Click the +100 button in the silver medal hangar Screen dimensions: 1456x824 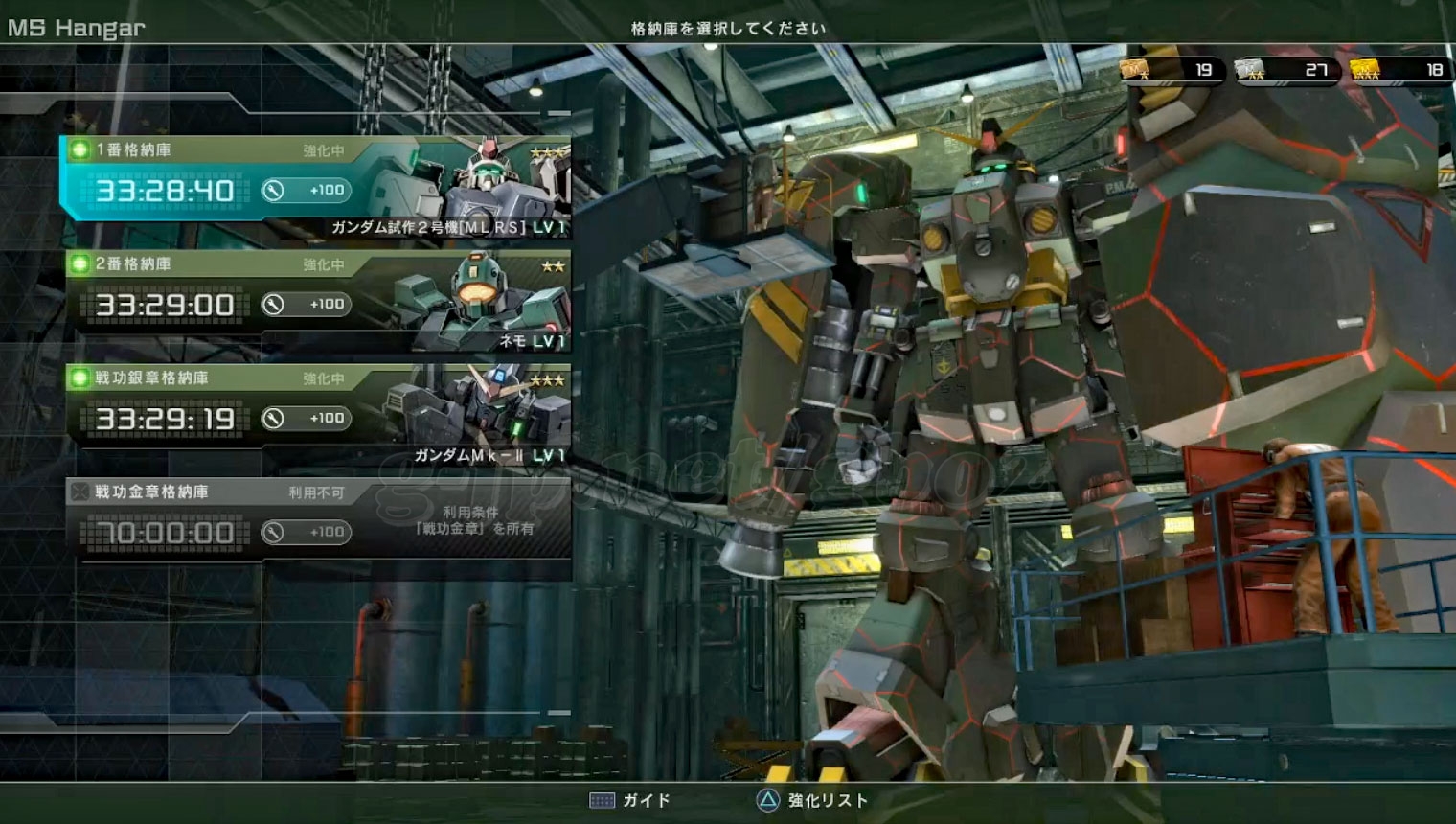[x=307, y=419]
